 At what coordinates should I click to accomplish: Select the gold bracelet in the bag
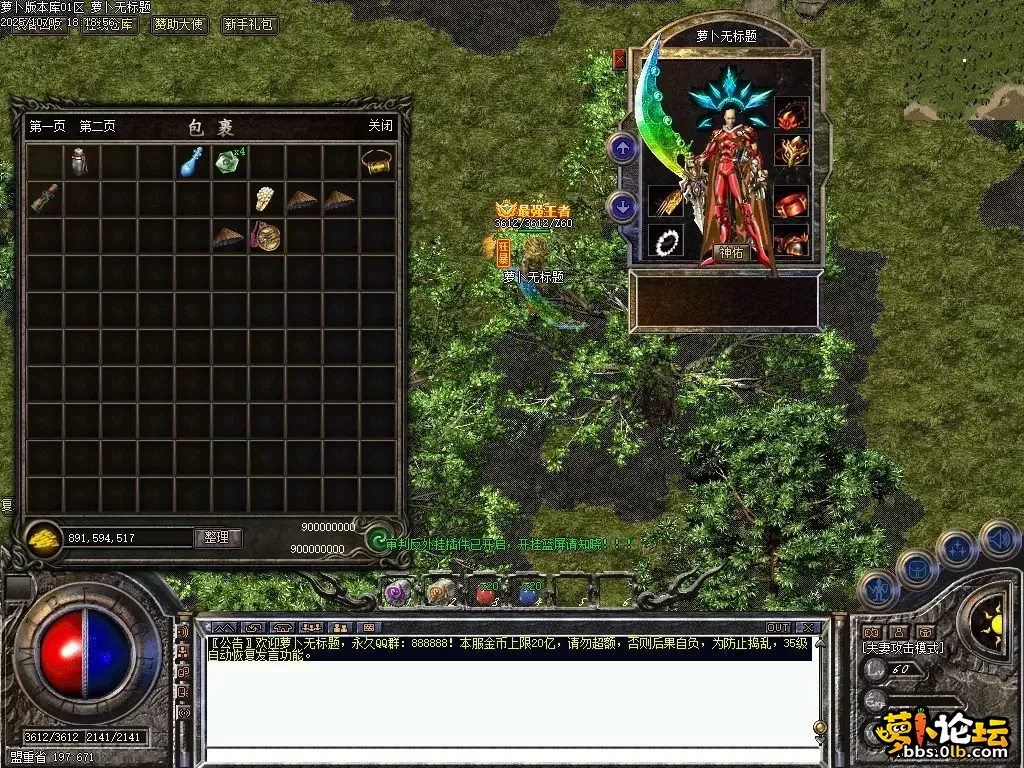376,161
